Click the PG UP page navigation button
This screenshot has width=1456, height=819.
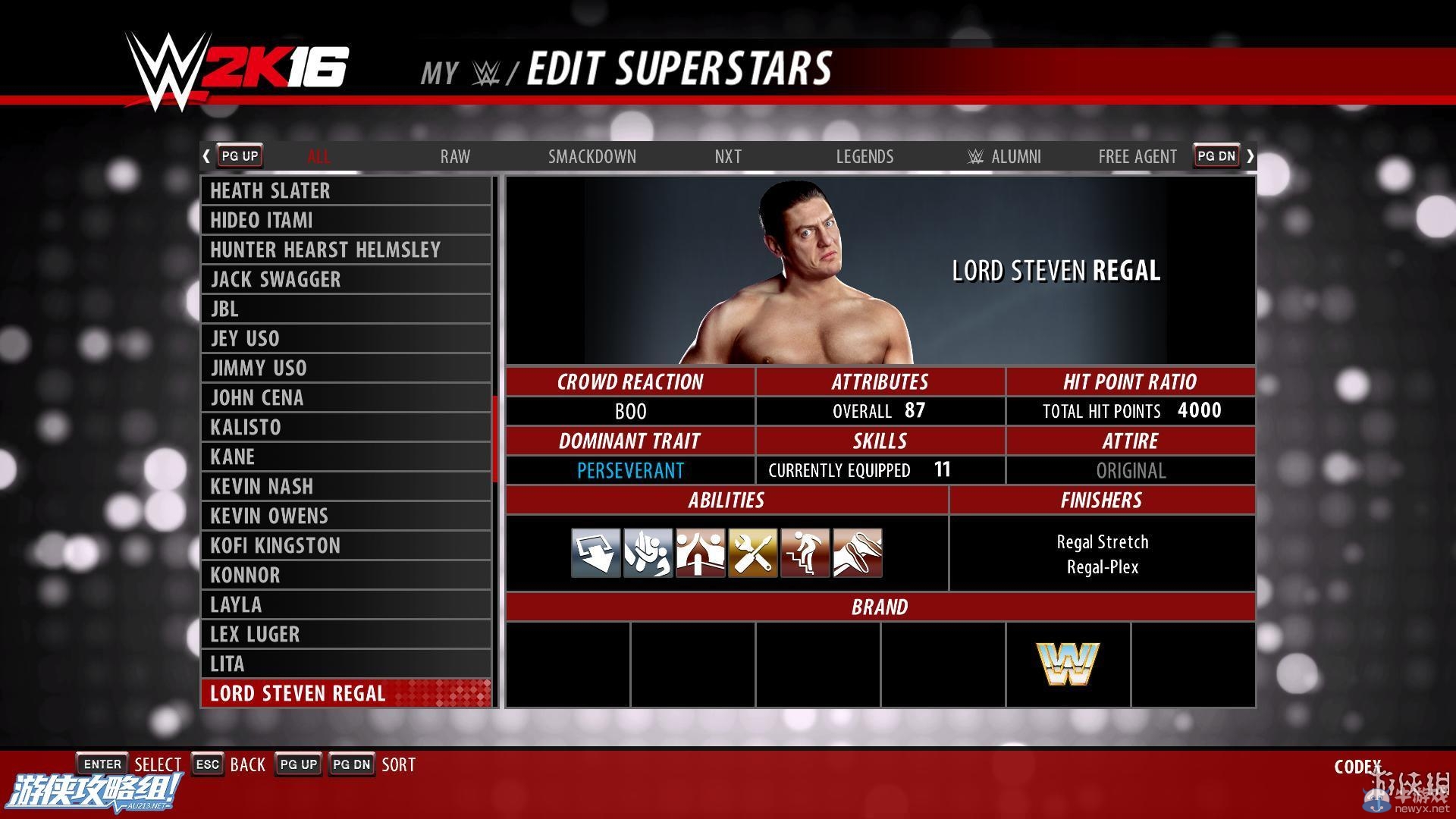239,155
